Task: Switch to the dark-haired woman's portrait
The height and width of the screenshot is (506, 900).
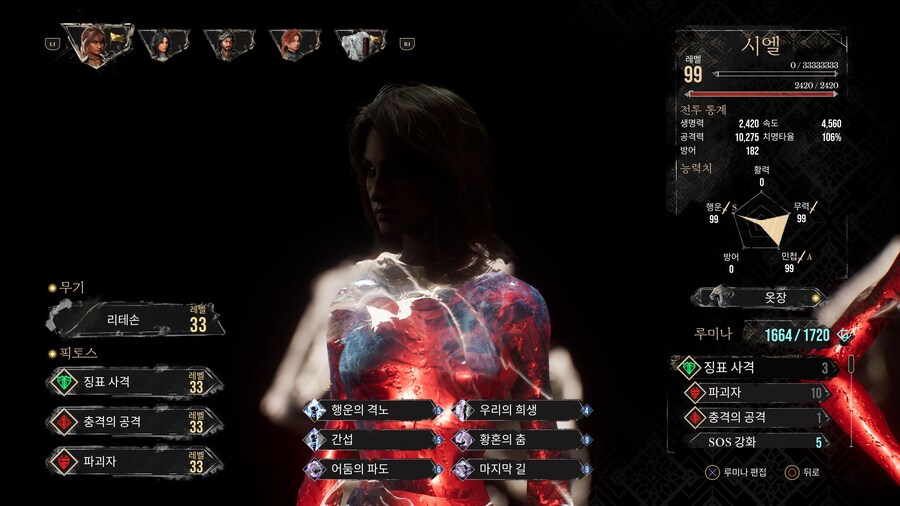Action: 160,43
